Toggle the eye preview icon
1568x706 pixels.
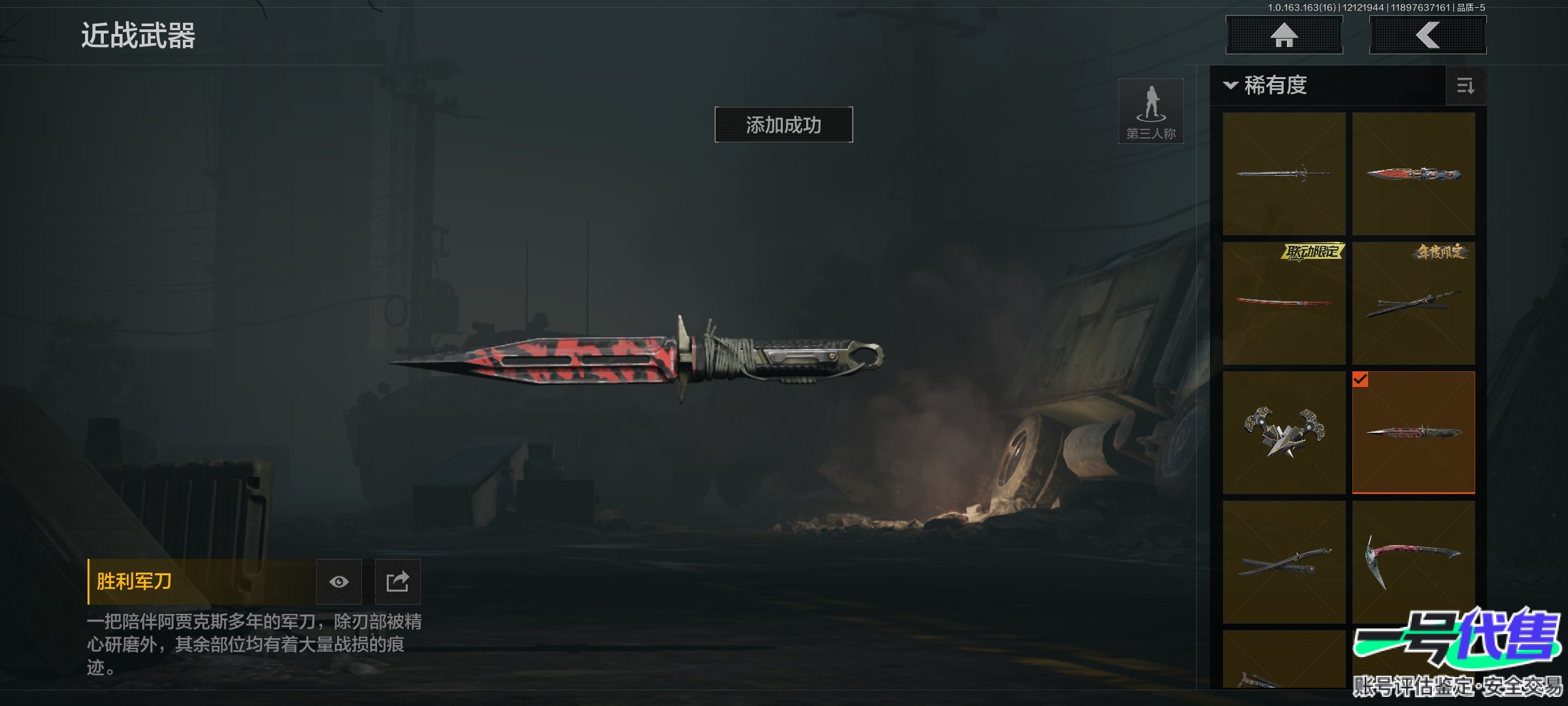point(338,582)
